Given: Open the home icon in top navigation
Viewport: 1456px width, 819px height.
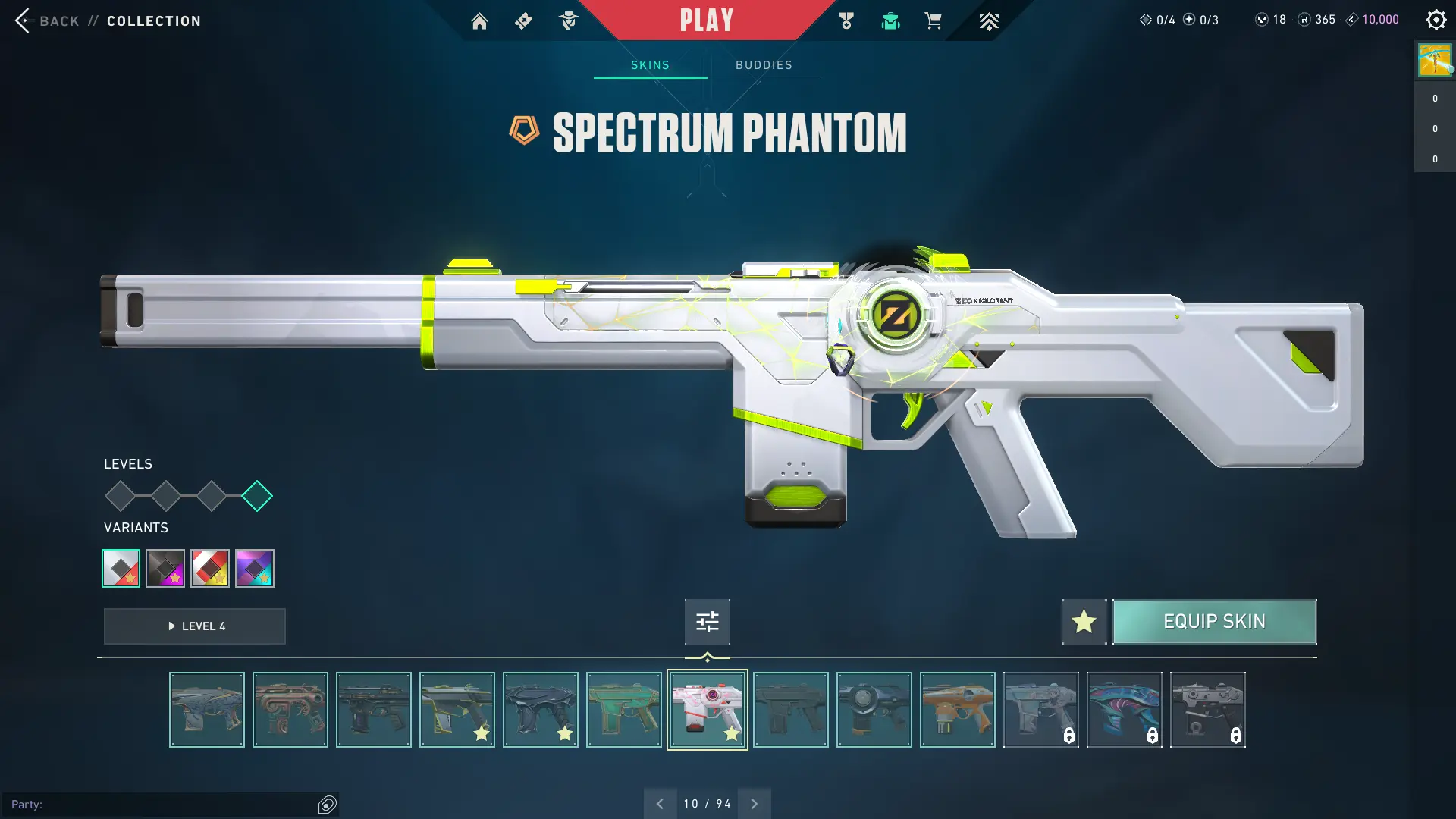Looking at the screenshot, I should 479,21.
